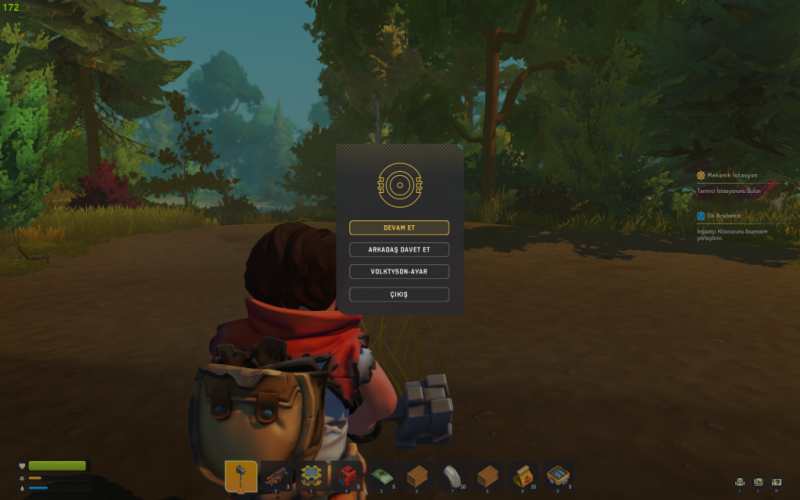The width and height of the screenshot is (800, 500).
Task: Select the sledgehammer hotbar slot
Action: point(241,476)
